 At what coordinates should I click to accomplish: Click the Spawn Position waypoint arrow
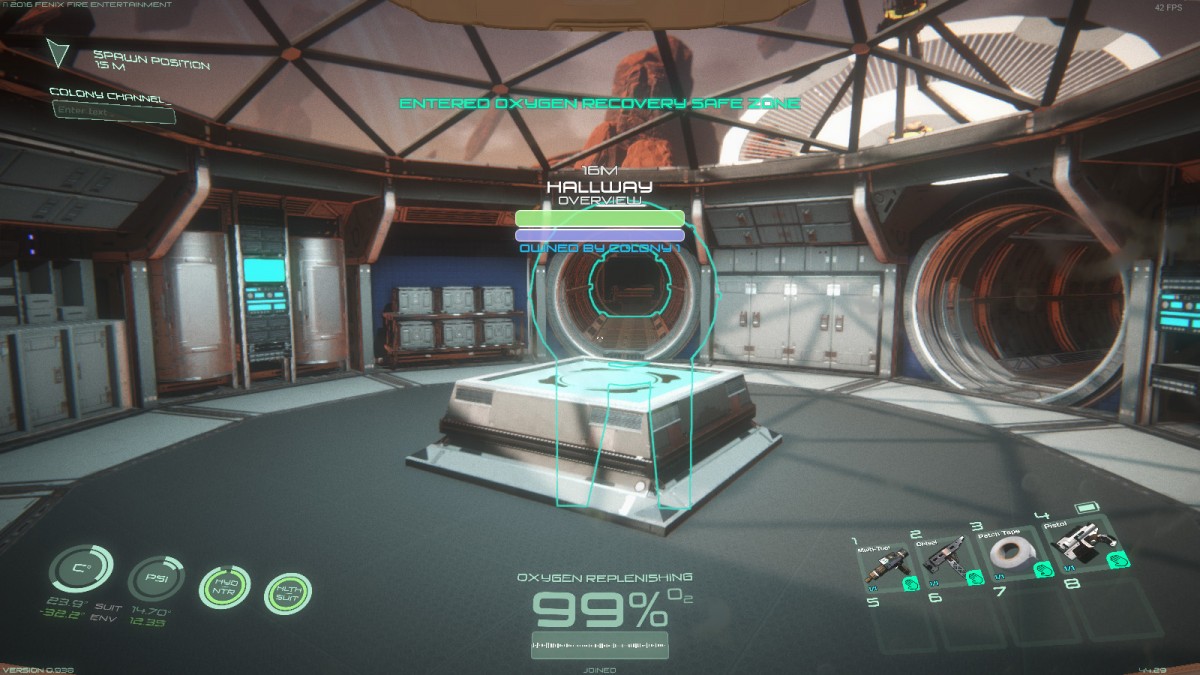click(61, 52)
